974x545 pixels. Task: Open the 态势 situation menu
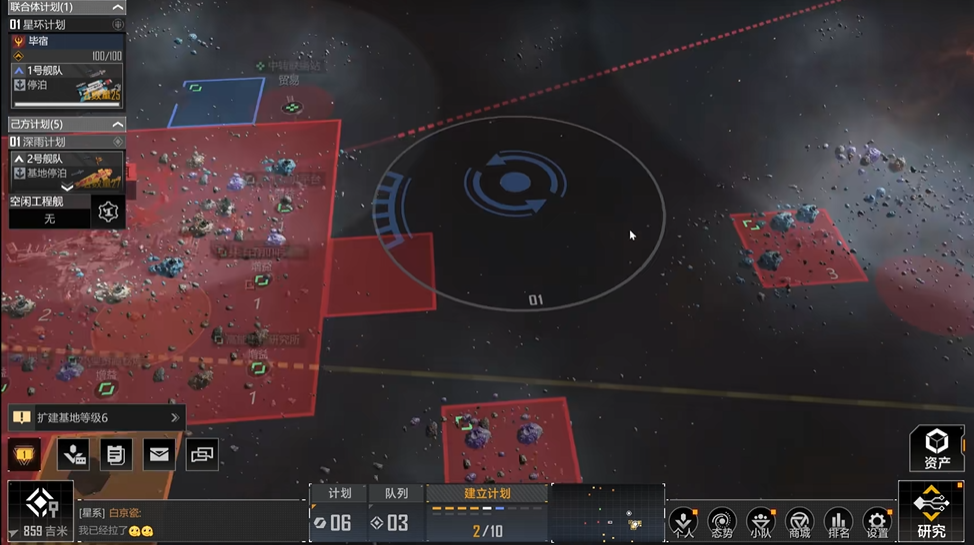coord(722,522)
